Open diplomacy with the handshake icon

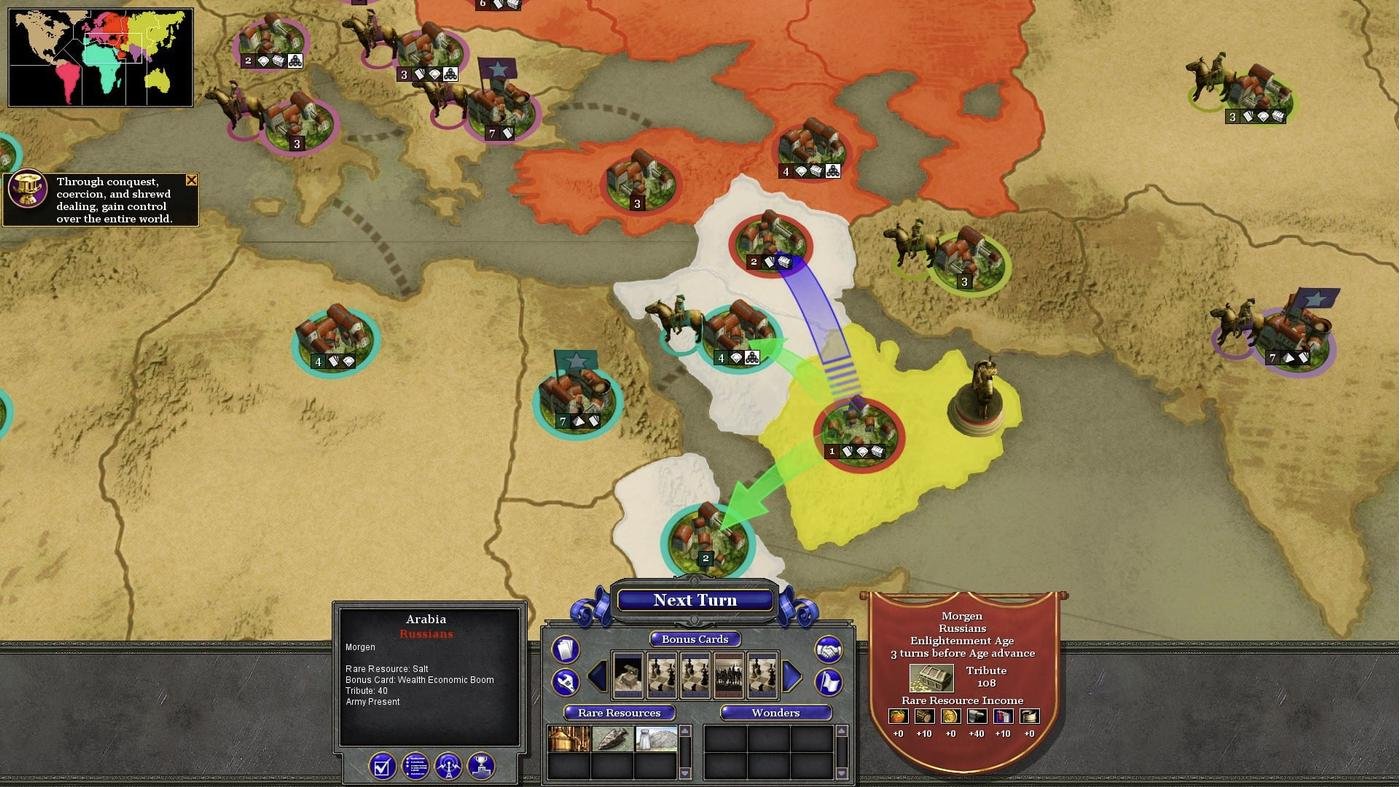pos(828,650)
